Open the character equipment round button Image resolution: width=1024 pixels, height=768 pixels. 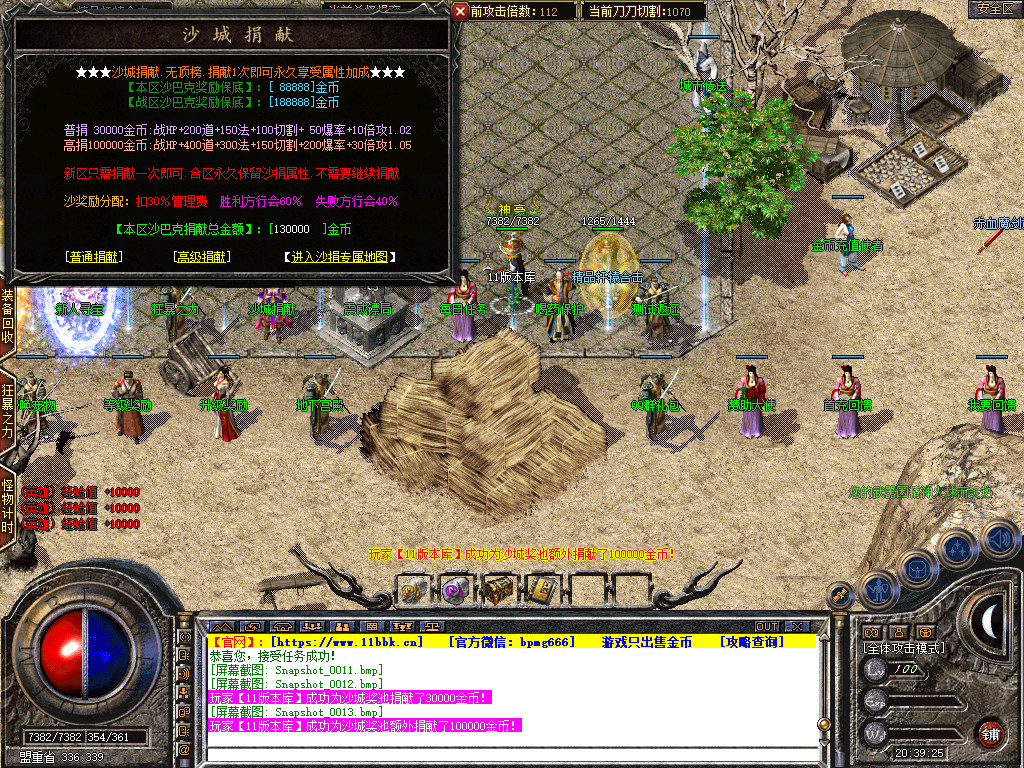[877, 588]
